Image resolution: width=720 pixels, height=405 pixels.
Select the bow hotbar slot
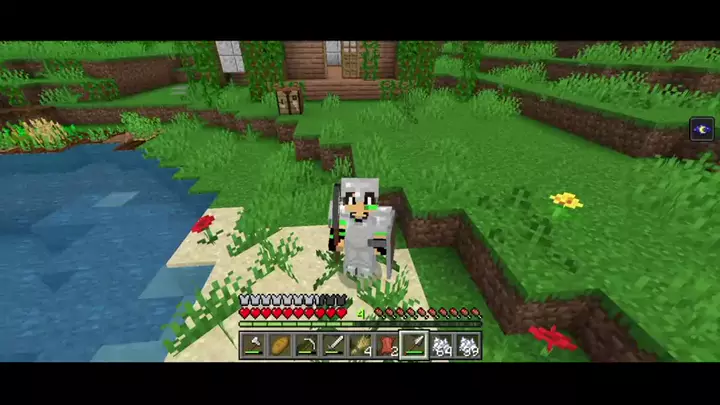pyautogui.click(x=307, y=346)
